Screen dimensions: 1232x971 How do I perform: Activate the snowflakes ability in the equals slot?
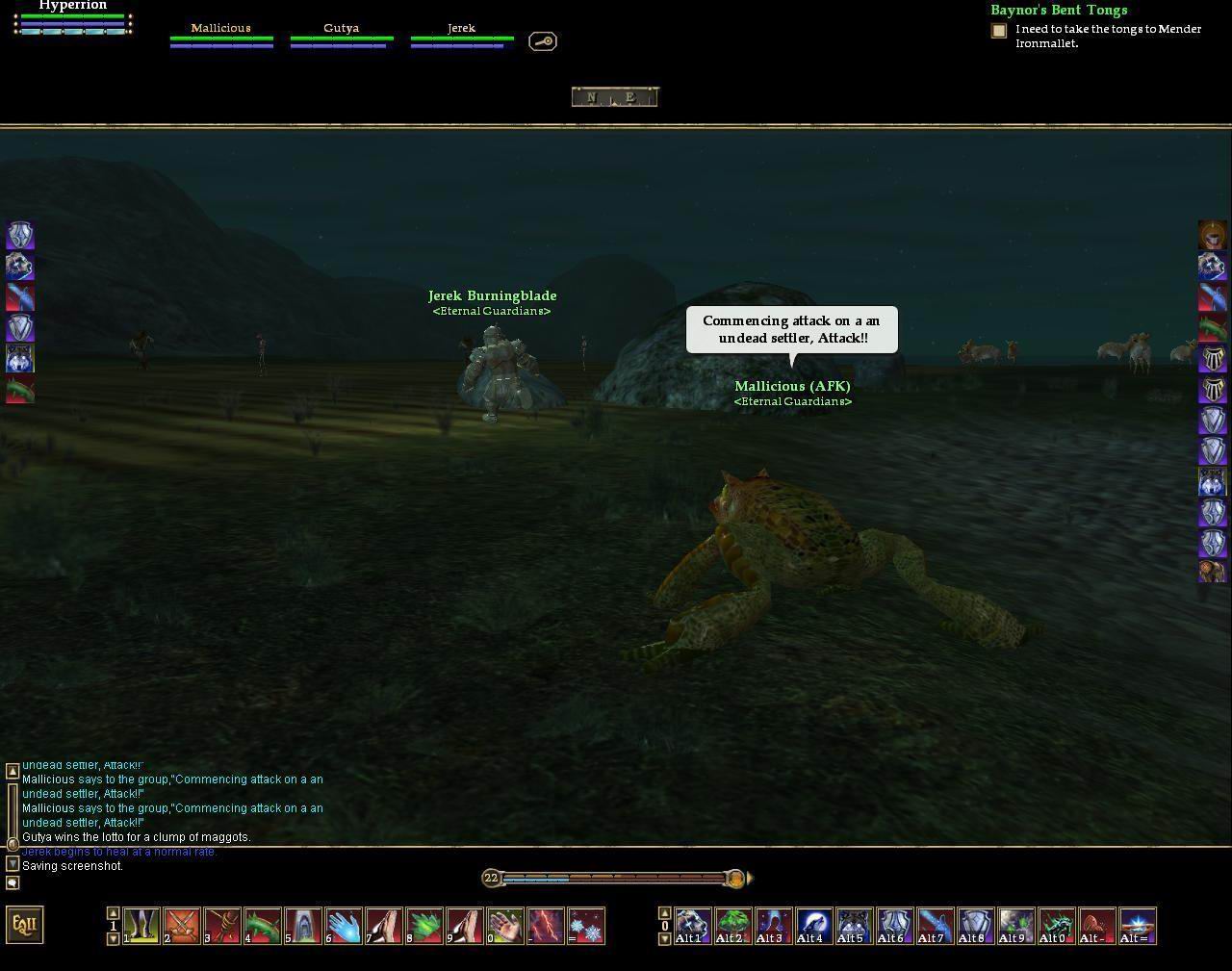[586, 926]
